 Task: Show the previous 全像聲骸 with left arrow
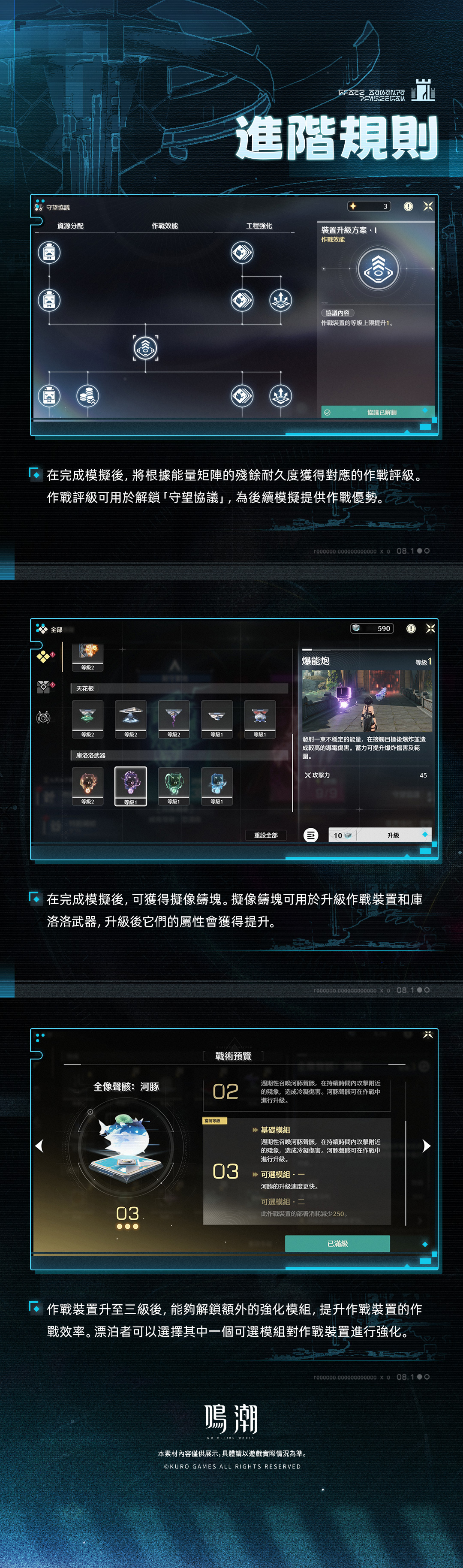tap(39, 1146)
